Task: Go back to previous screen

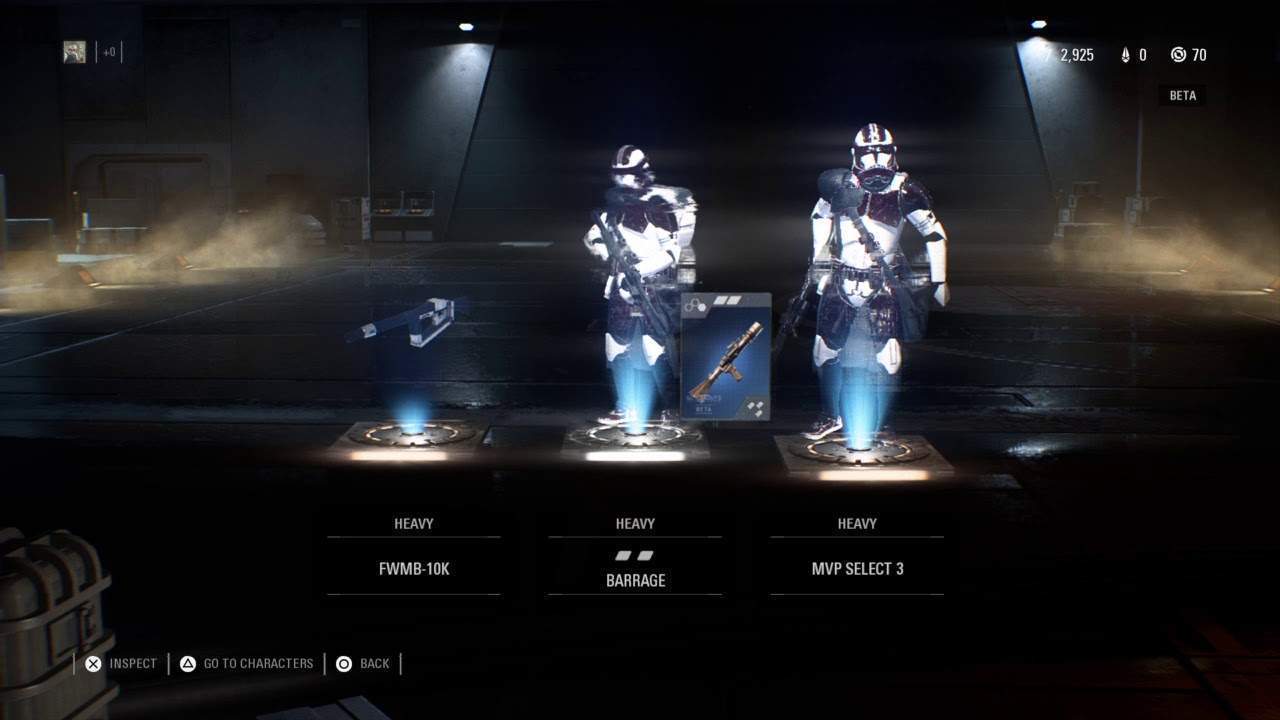Action: 363,663
